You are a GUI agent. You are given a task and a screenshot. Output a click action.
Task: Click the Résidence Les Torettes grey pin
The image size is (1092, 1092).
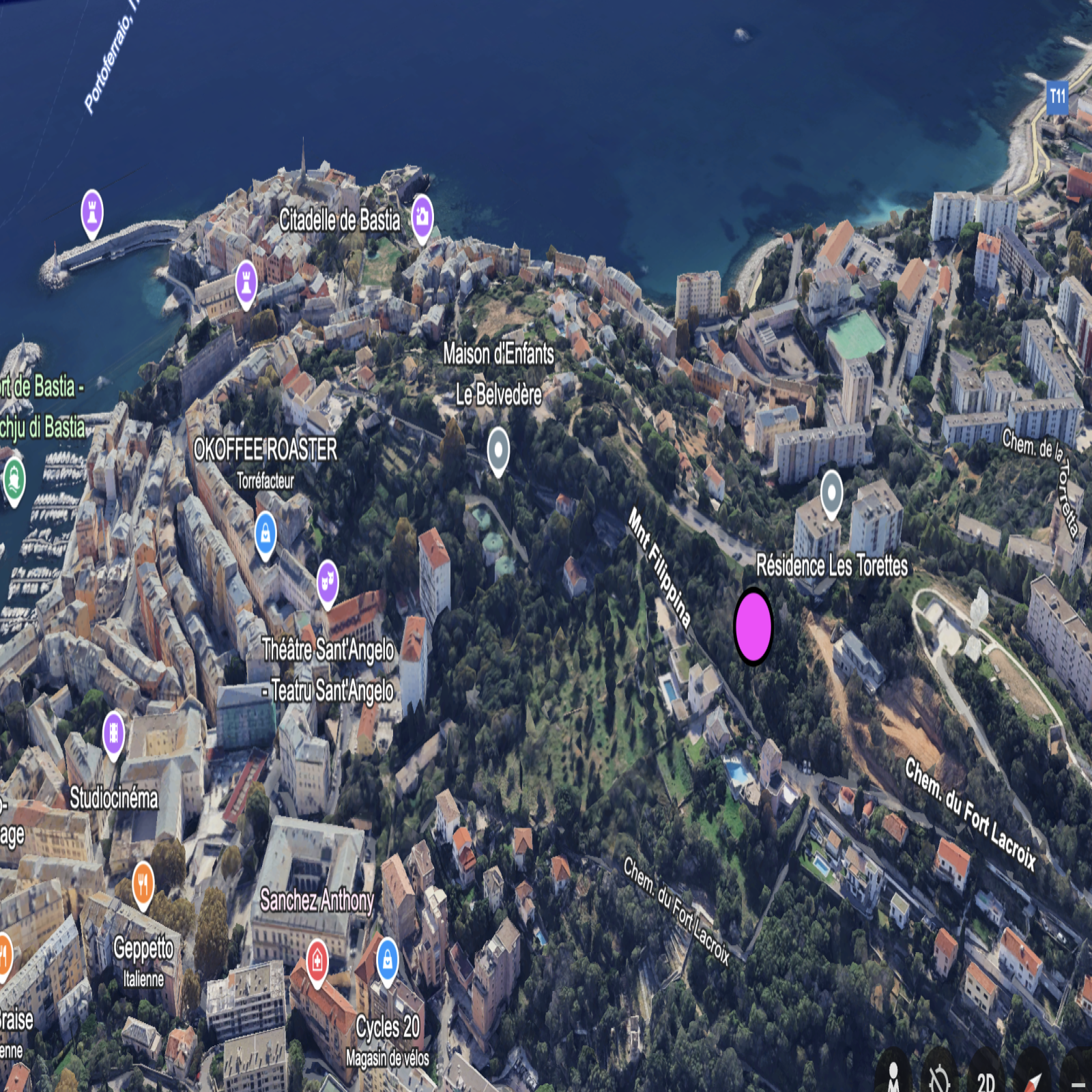point(831,491)
